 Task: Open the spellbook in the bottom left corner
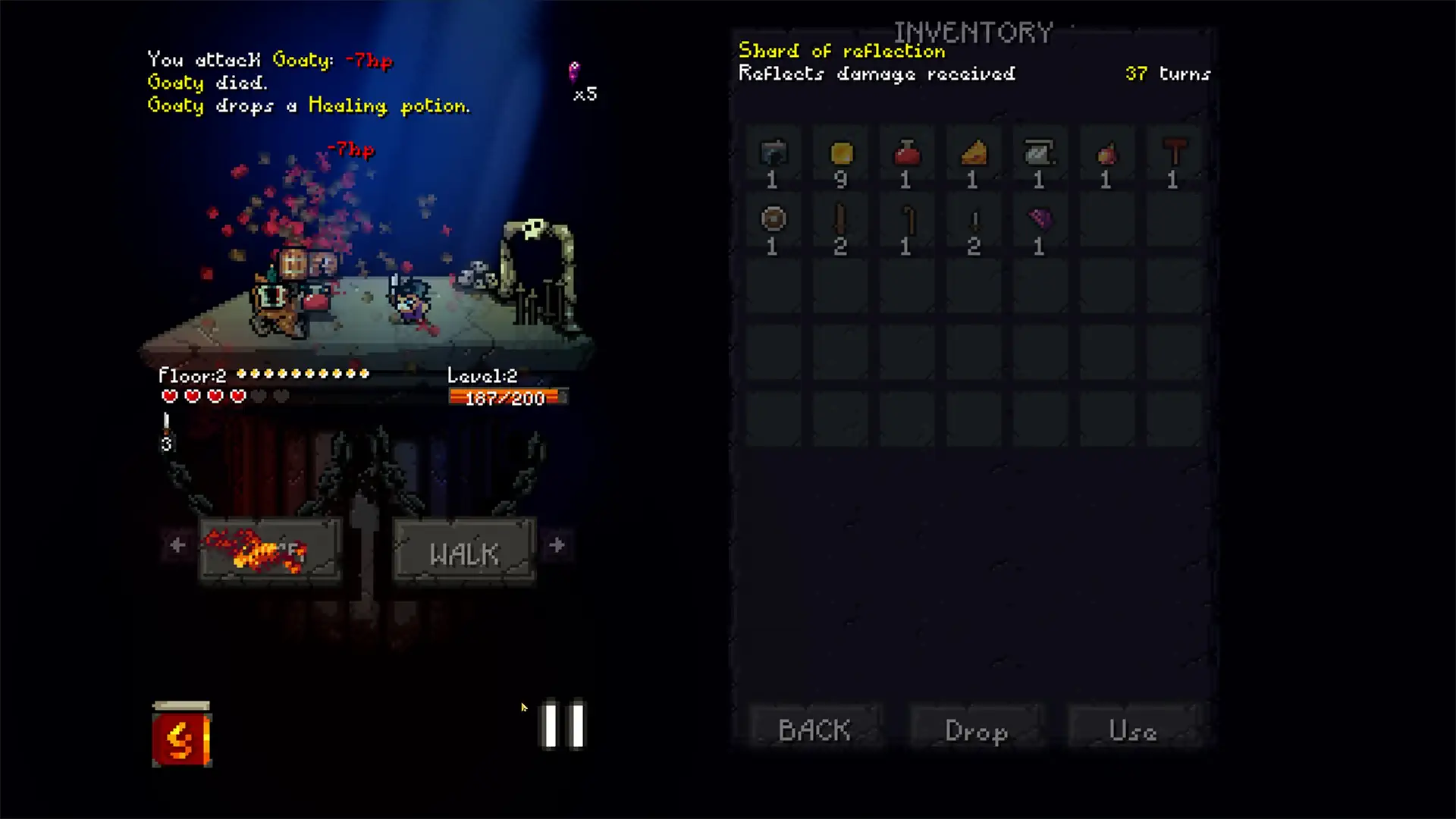click(x=182, y=733)
